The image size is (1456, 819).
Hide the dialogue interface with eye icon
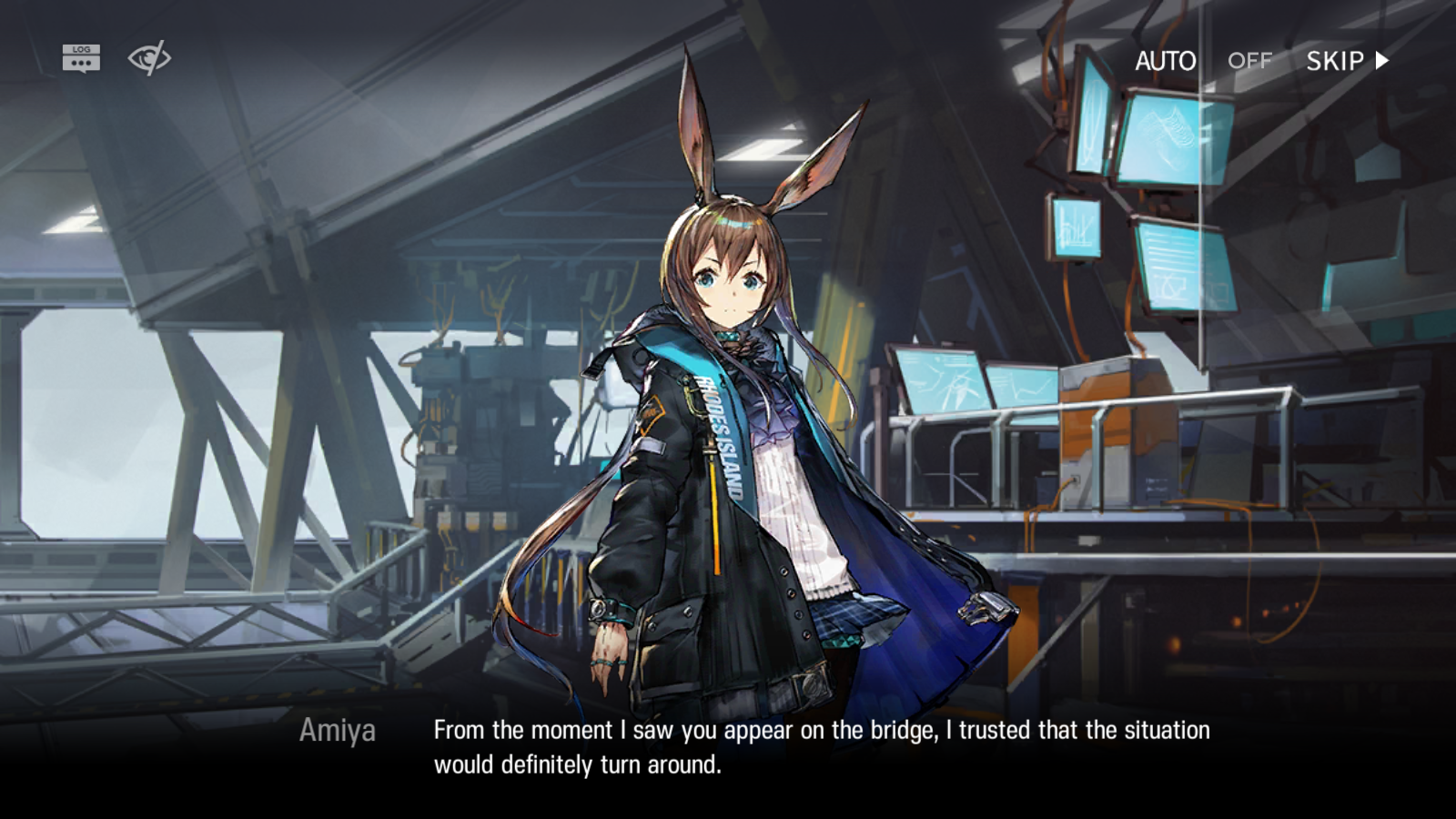(149, 58)
